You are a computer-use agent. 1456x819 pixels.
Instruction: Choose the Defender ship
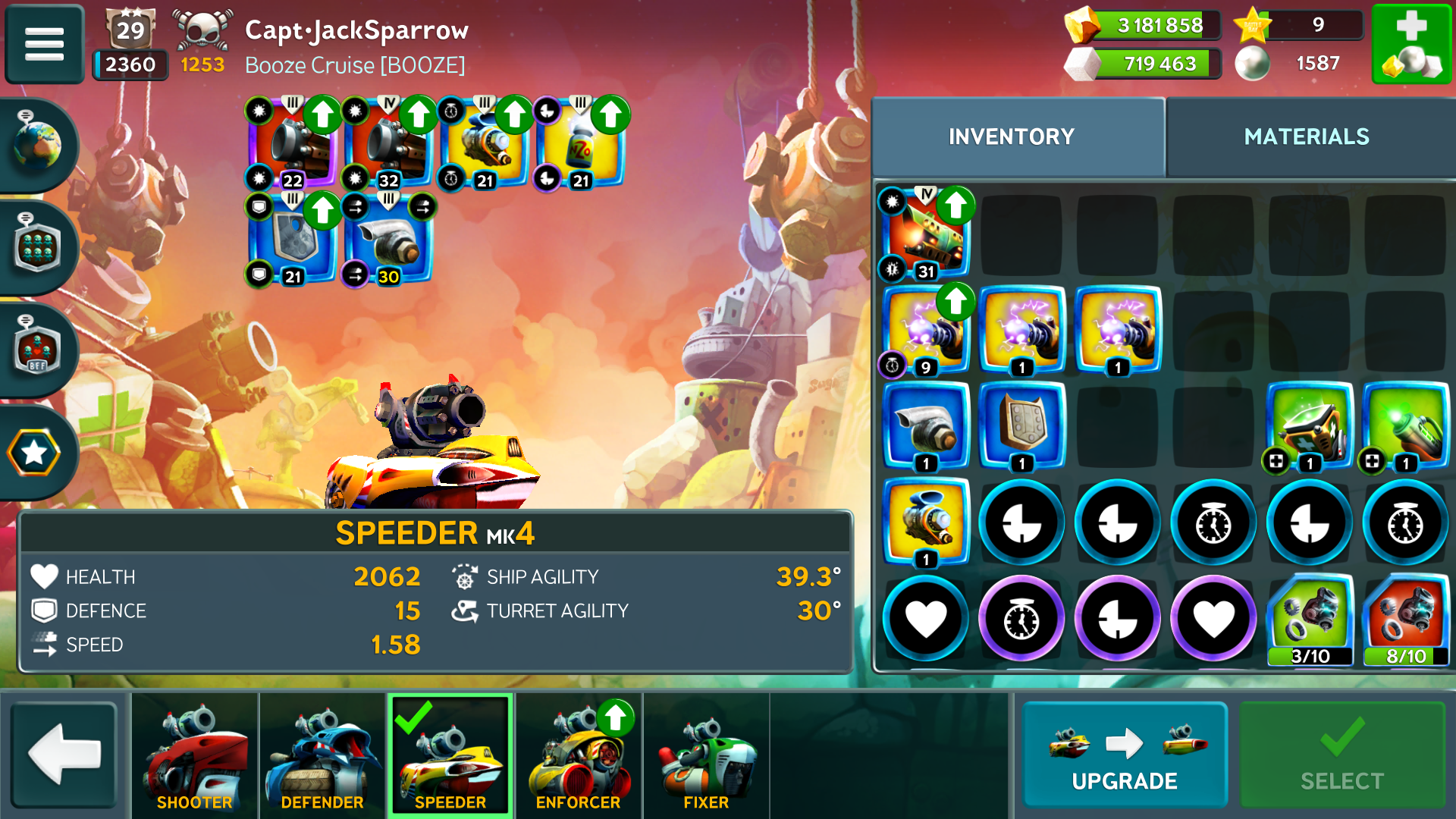tap(322, 756)
